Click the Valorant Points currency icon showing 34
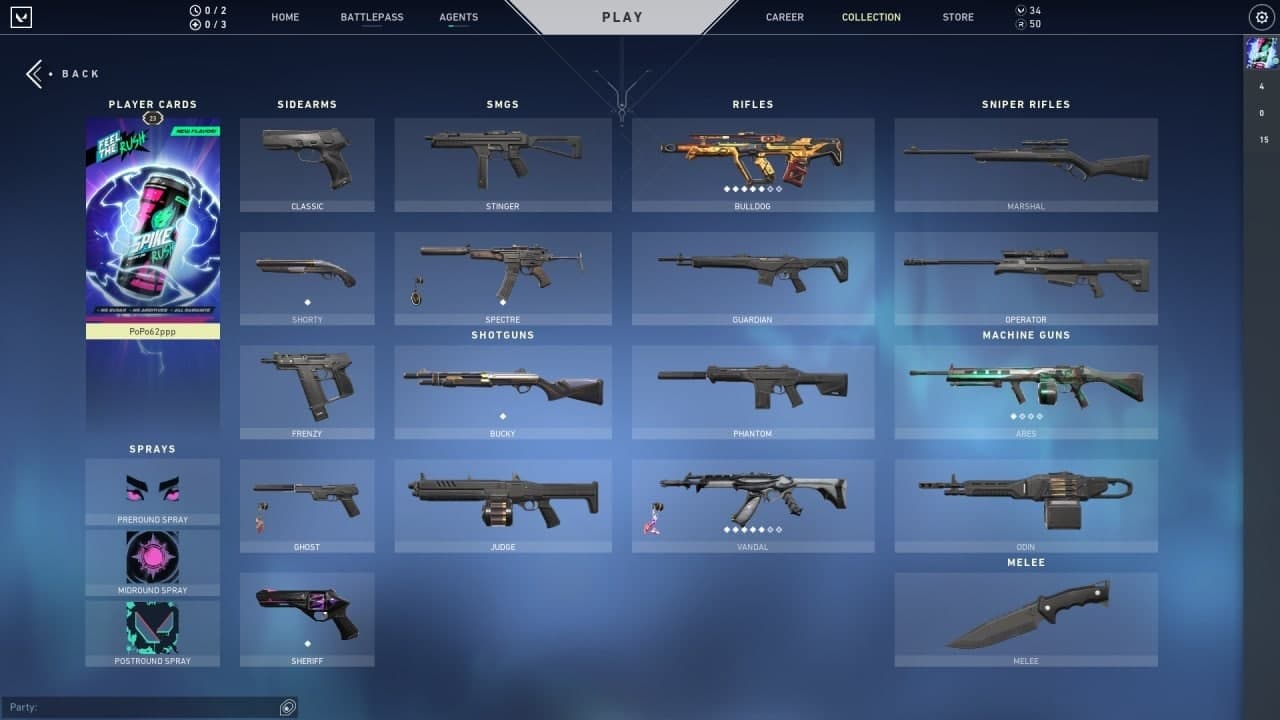Screen dimensions: 1280x720 coord(1022,10)
